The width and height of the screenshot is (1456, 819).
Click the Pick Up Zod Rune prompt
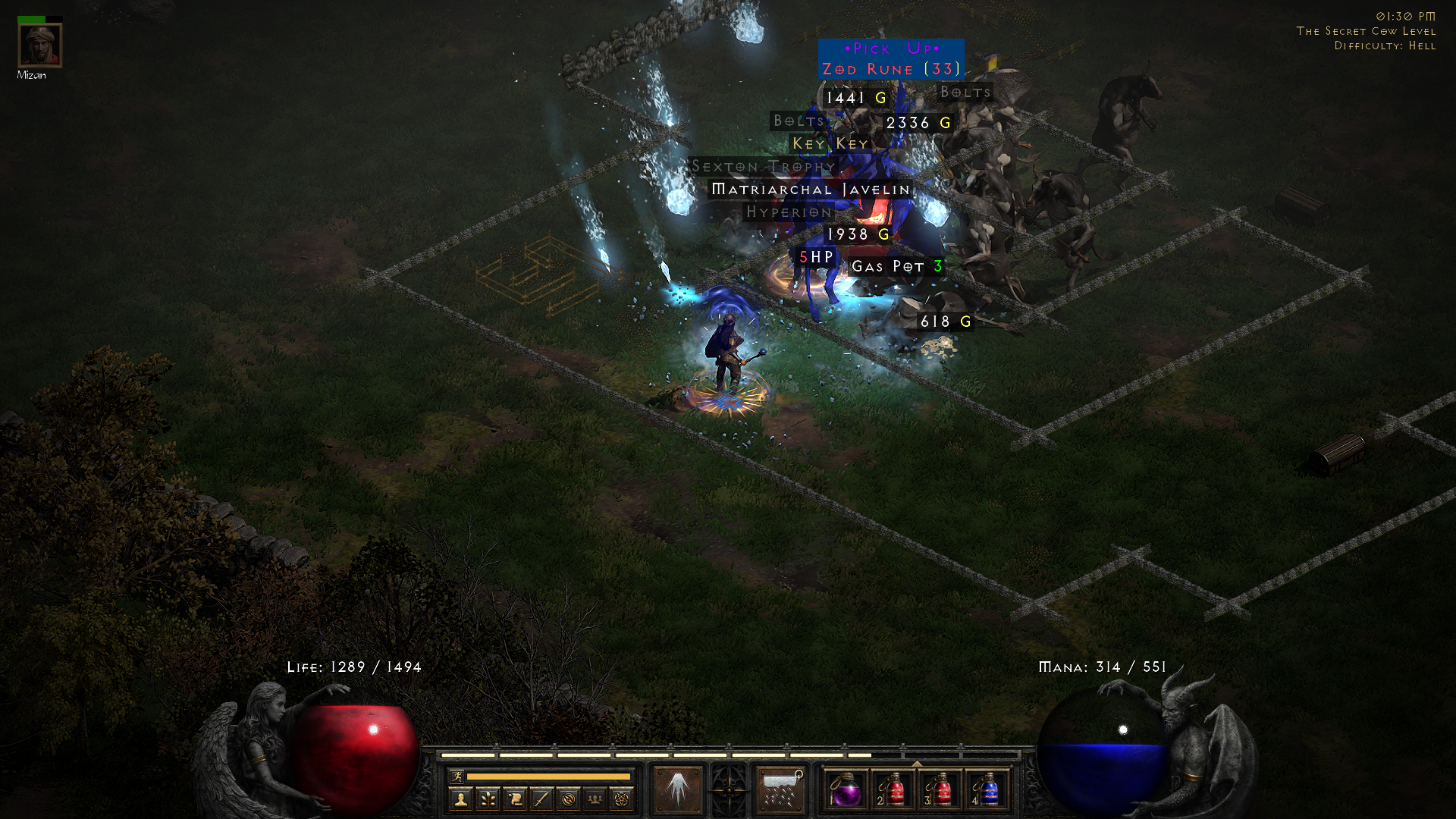click(x=889, y=58)
